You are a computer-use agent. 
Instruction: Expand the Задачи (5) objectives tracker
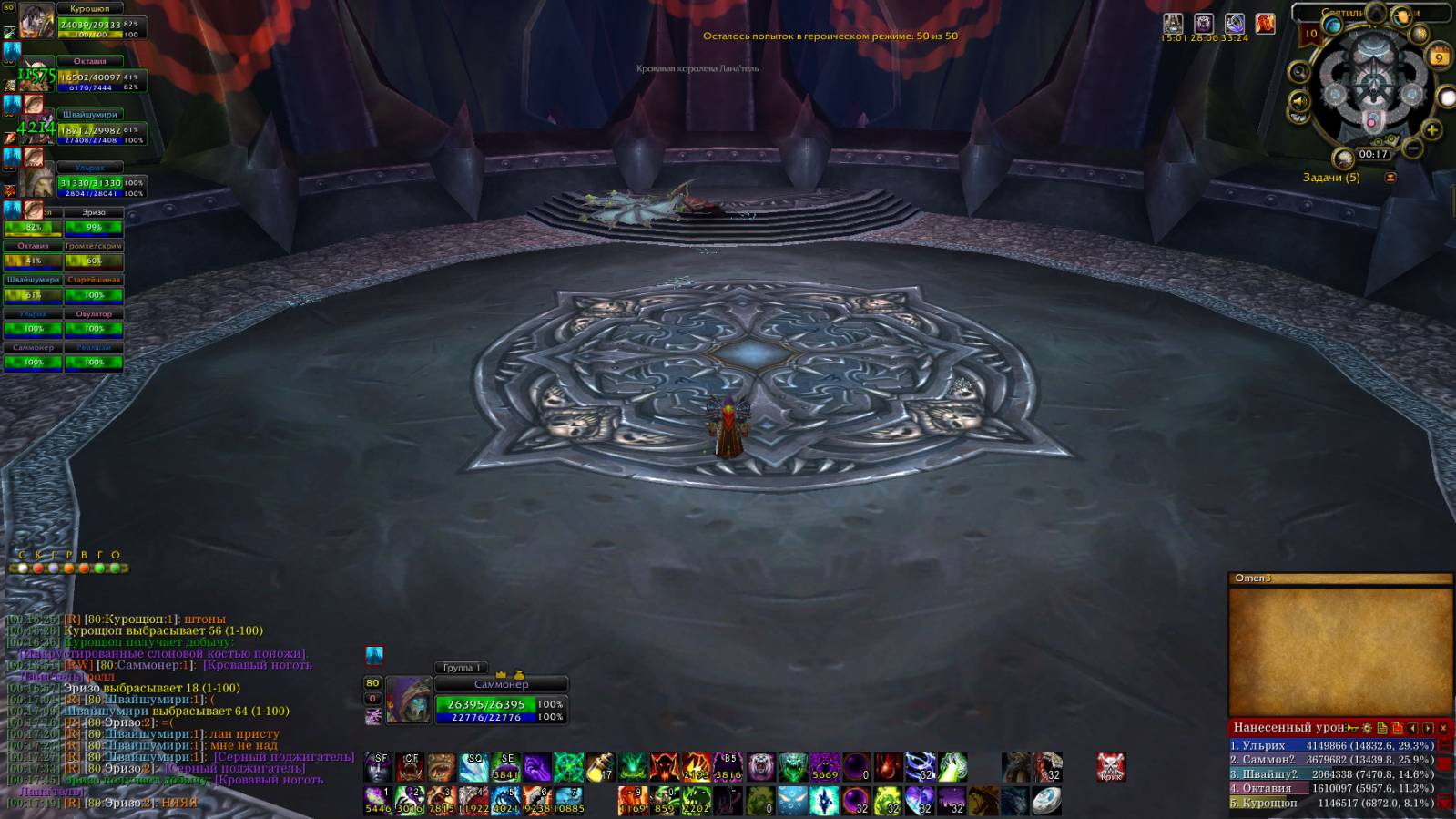point(1390,178)
